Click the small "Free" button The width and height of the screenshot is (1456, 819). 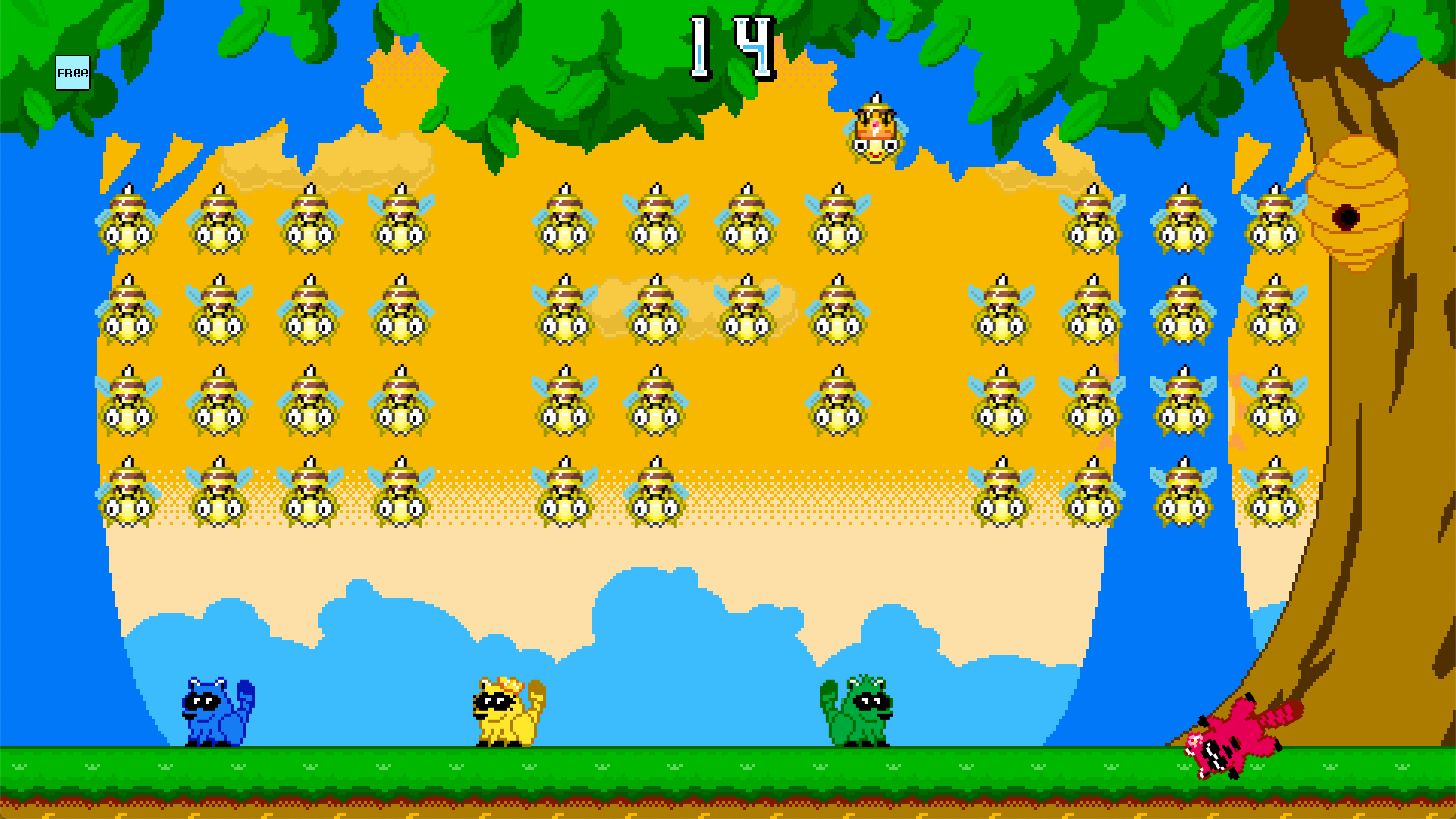73,73
